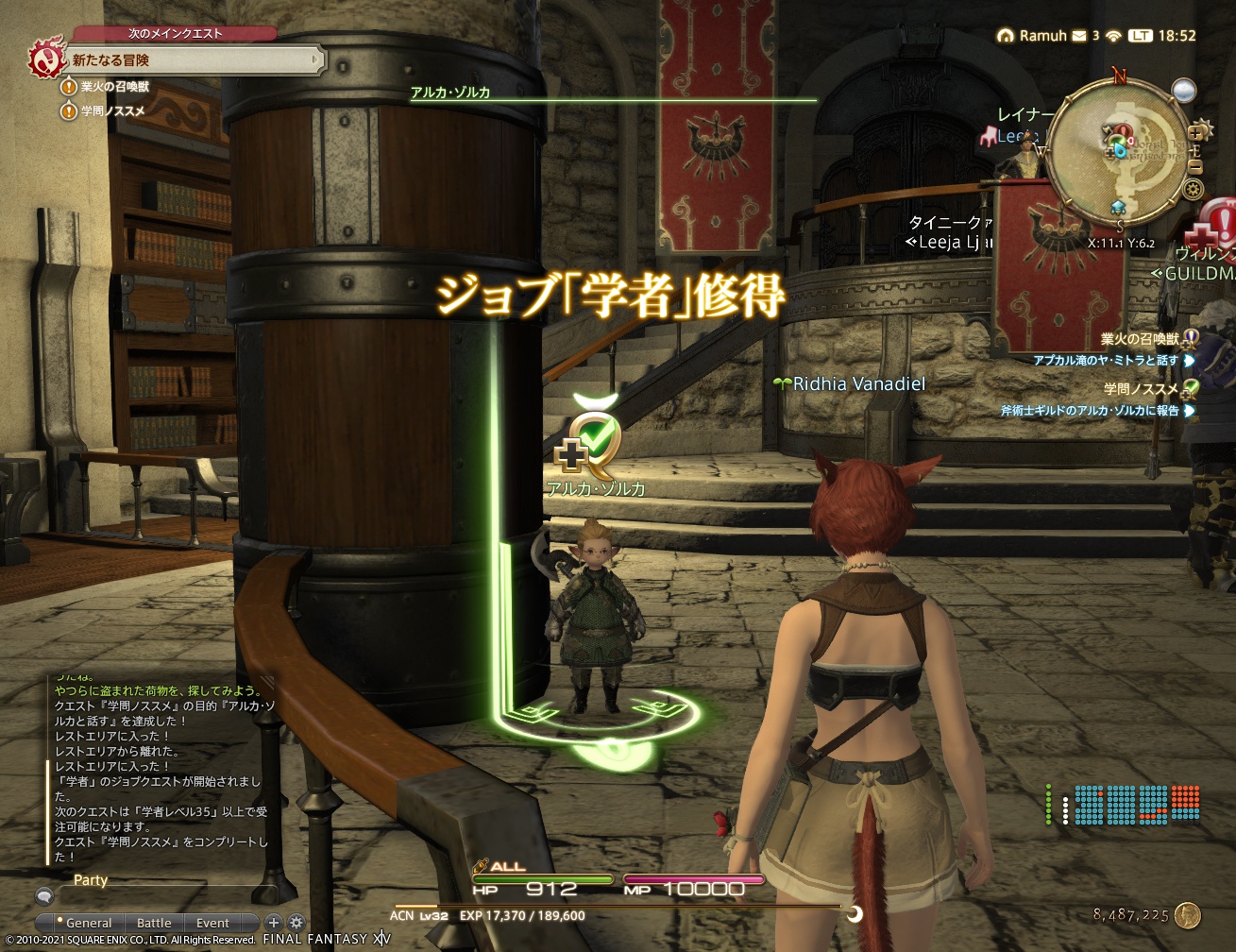Zoom out with the minimap minus icon
Viewport: 1236px width, 952px height.
(x=1195, y=166)
